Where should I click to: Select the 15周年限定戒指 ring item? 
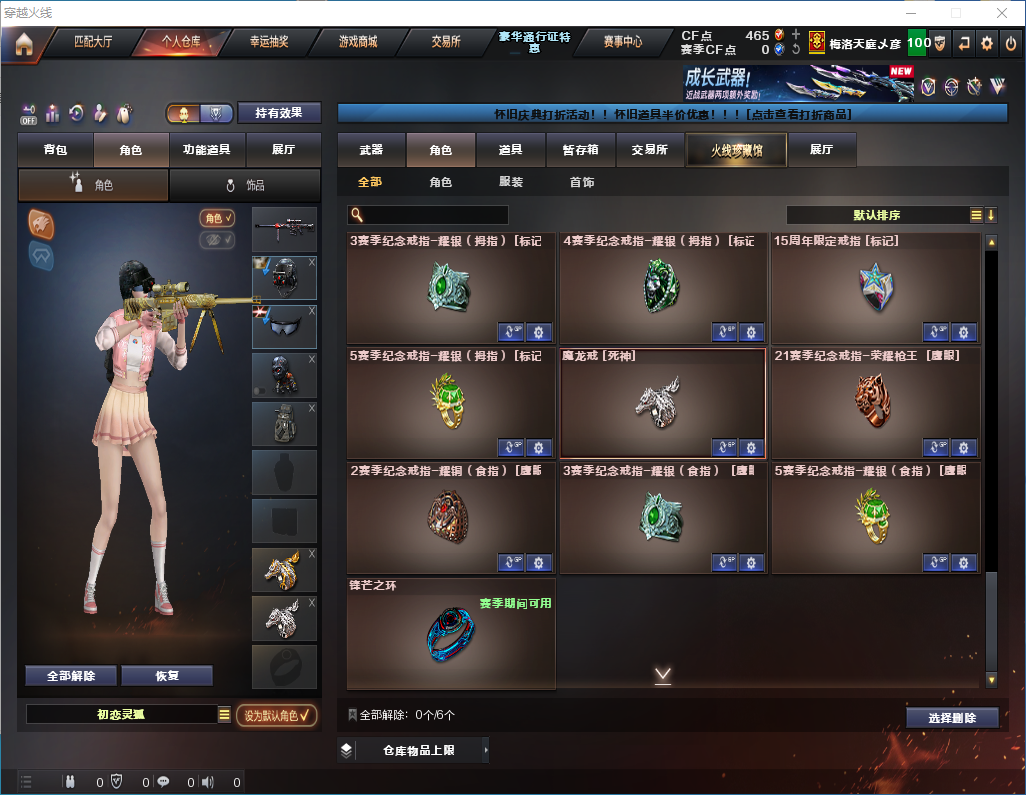point(875,288)
